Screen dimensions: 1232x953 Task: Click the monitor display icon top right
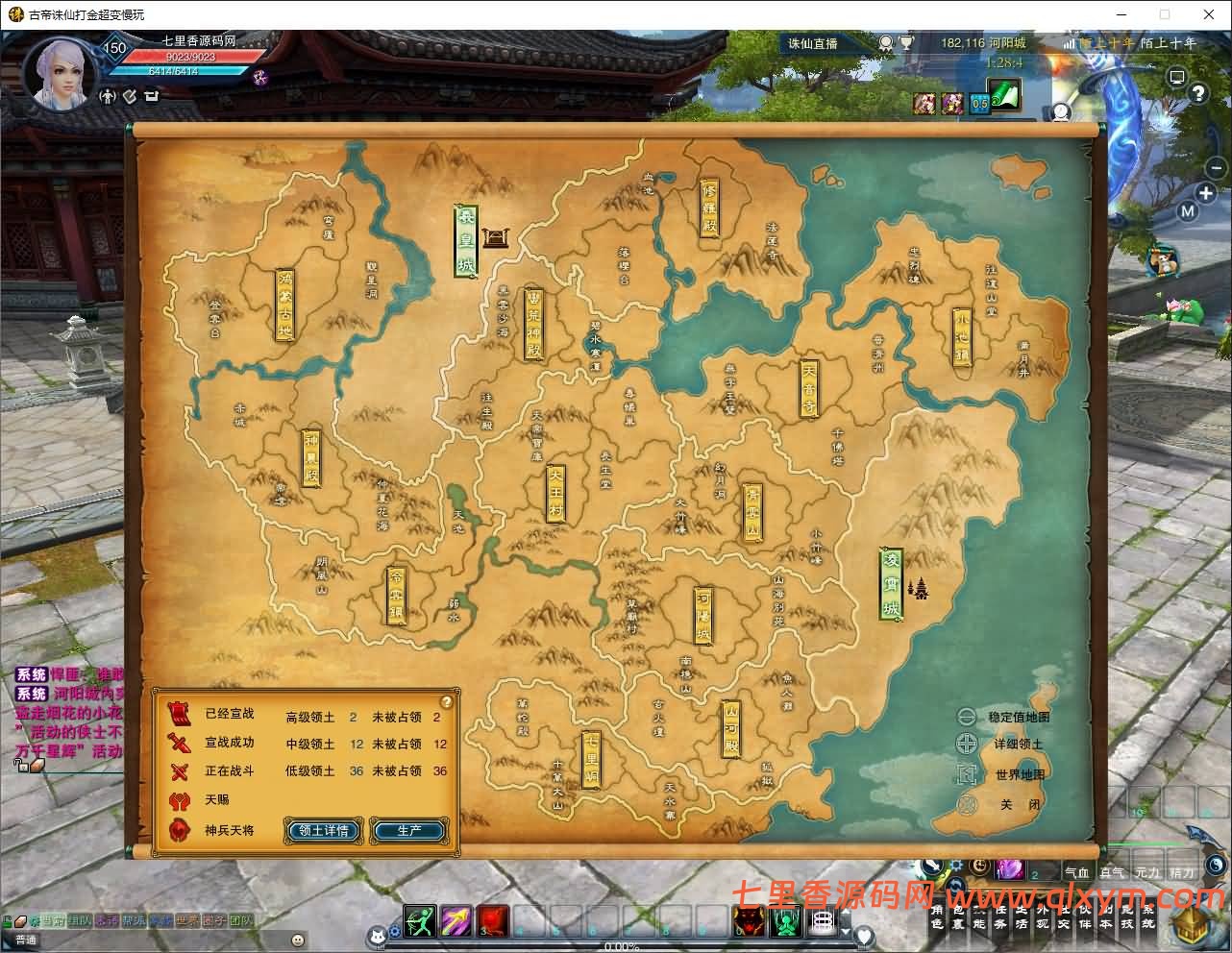1176,77
